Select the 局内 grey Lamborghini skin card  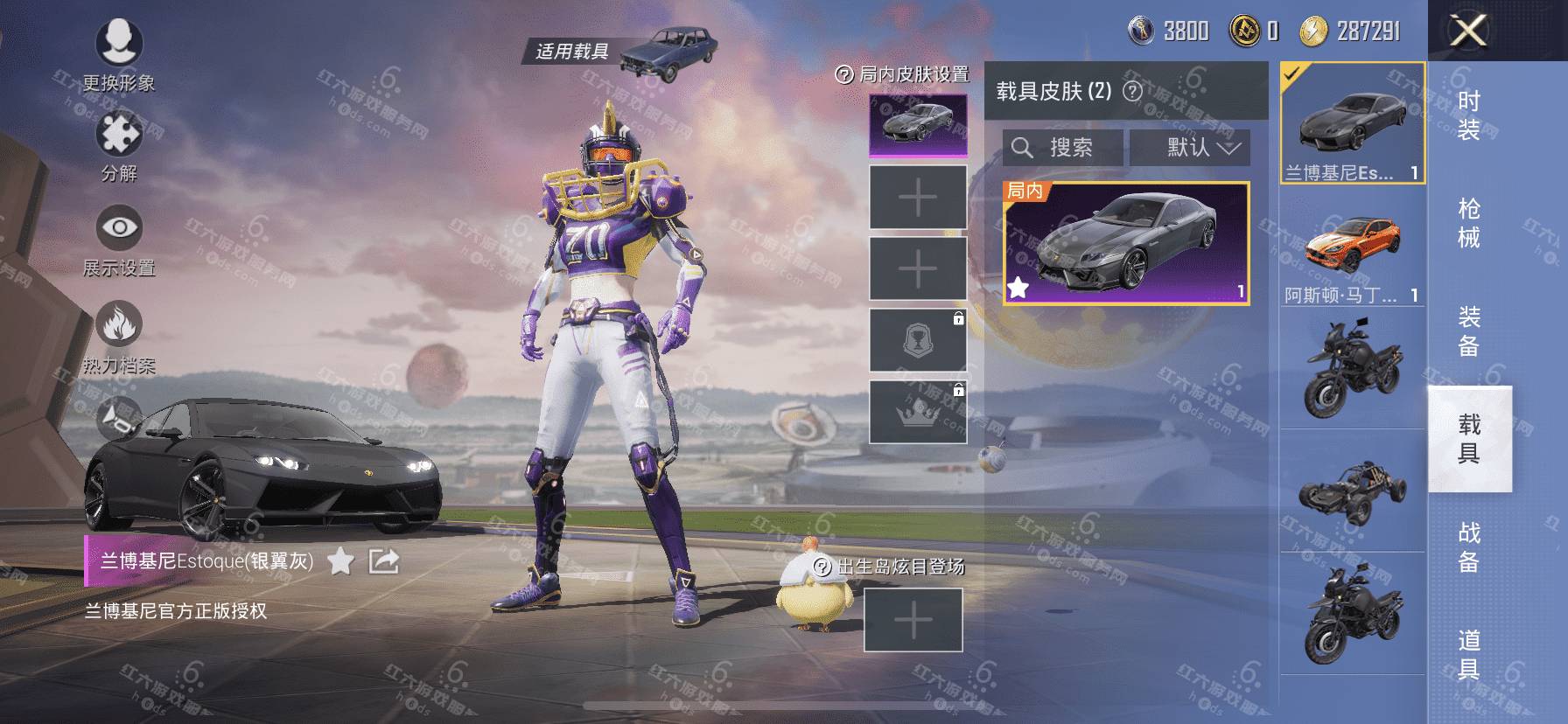[1125, 243]
